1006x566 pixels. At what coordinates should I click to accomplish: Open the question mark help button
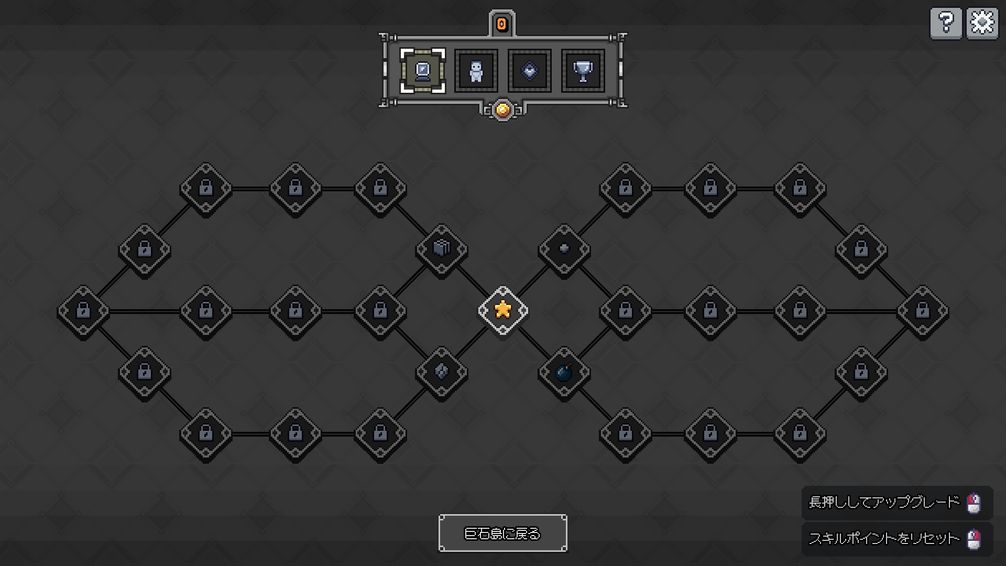(945, 23)
